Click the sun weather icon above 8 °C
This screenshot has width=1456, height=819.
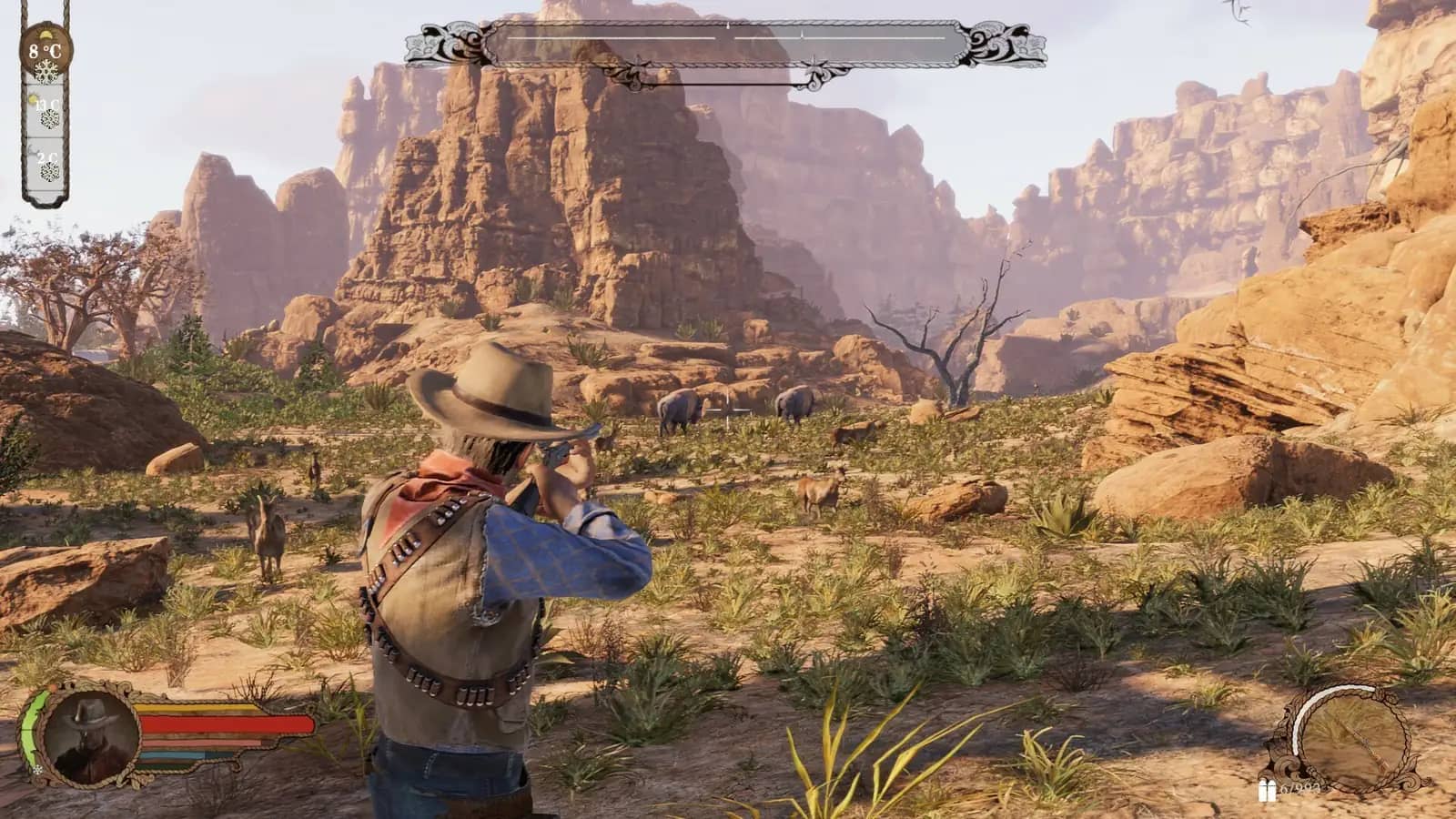point(45,33)
